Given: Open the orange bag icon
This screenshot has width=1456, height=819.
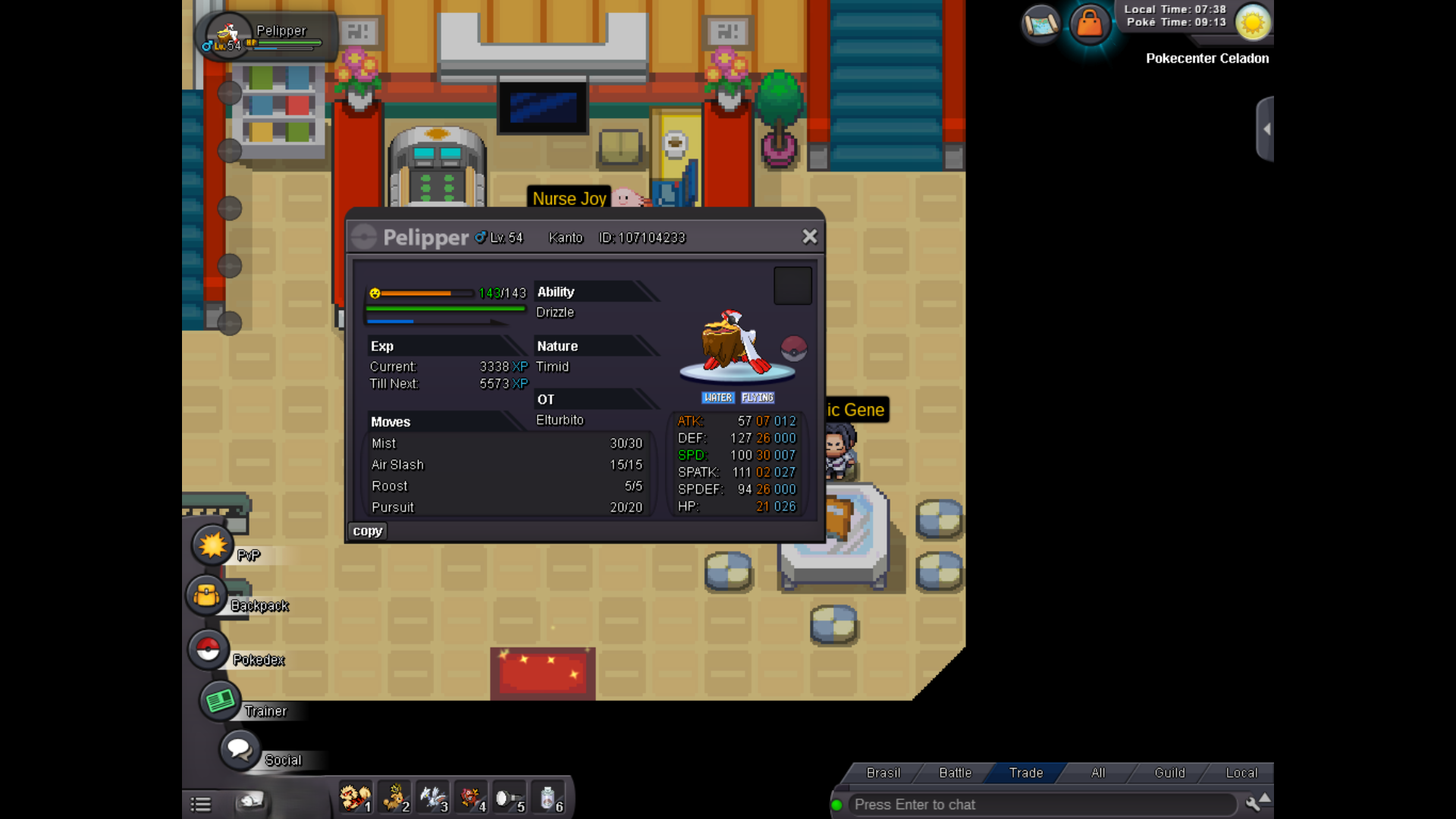Looking at the screenshot, I should (1090, 24).
